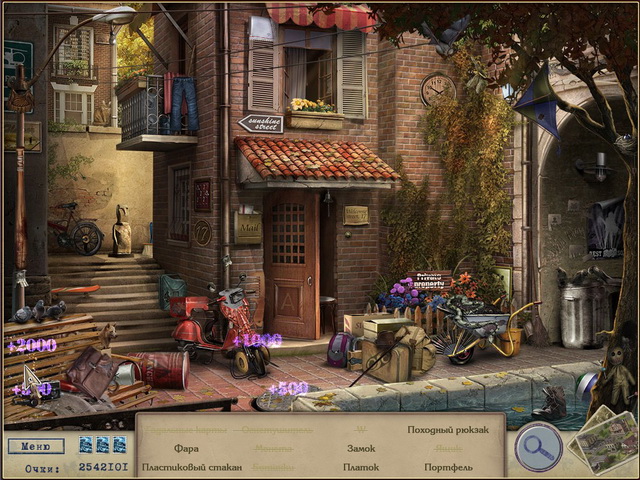Select Походный рюкзак in the item list
This screenshot has height=480, width=640.
[x=448, y=430]
